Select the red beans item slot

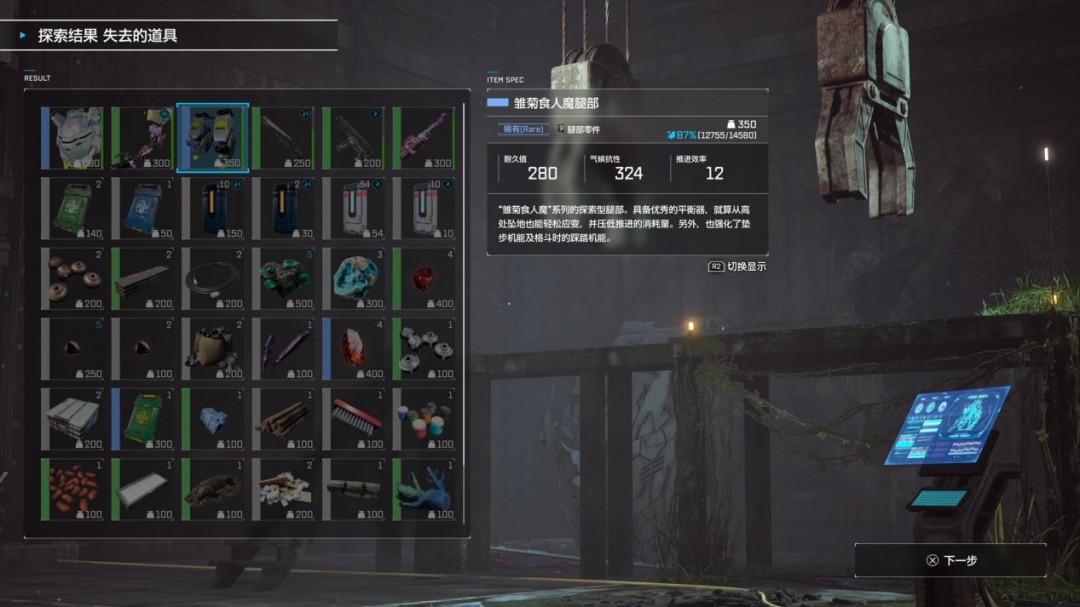(72, 489)
